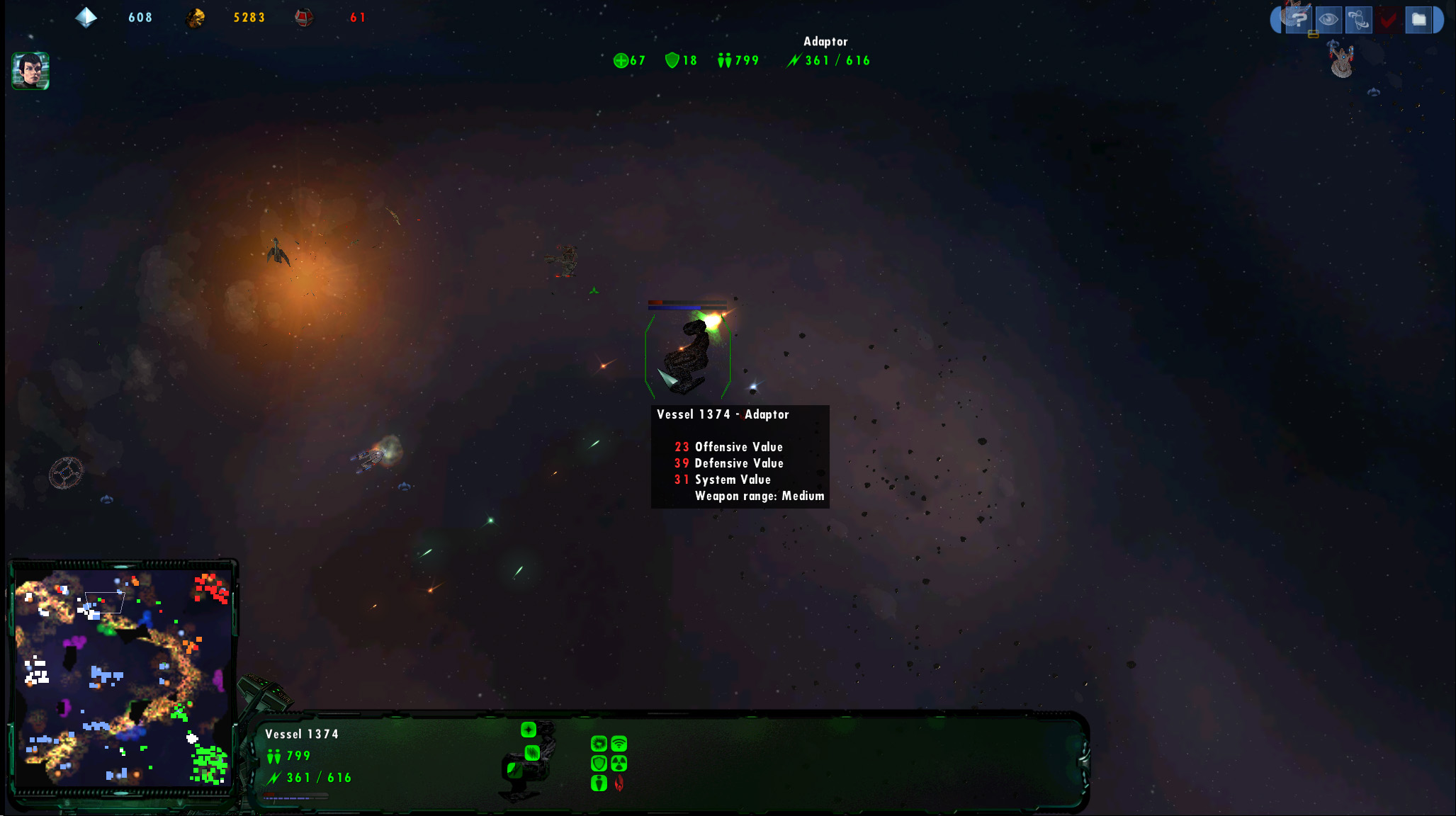Viewport: 1456px width, 816px height.
Task: Select the green starburst explosion system icon
Action: (x=599, y=743)
